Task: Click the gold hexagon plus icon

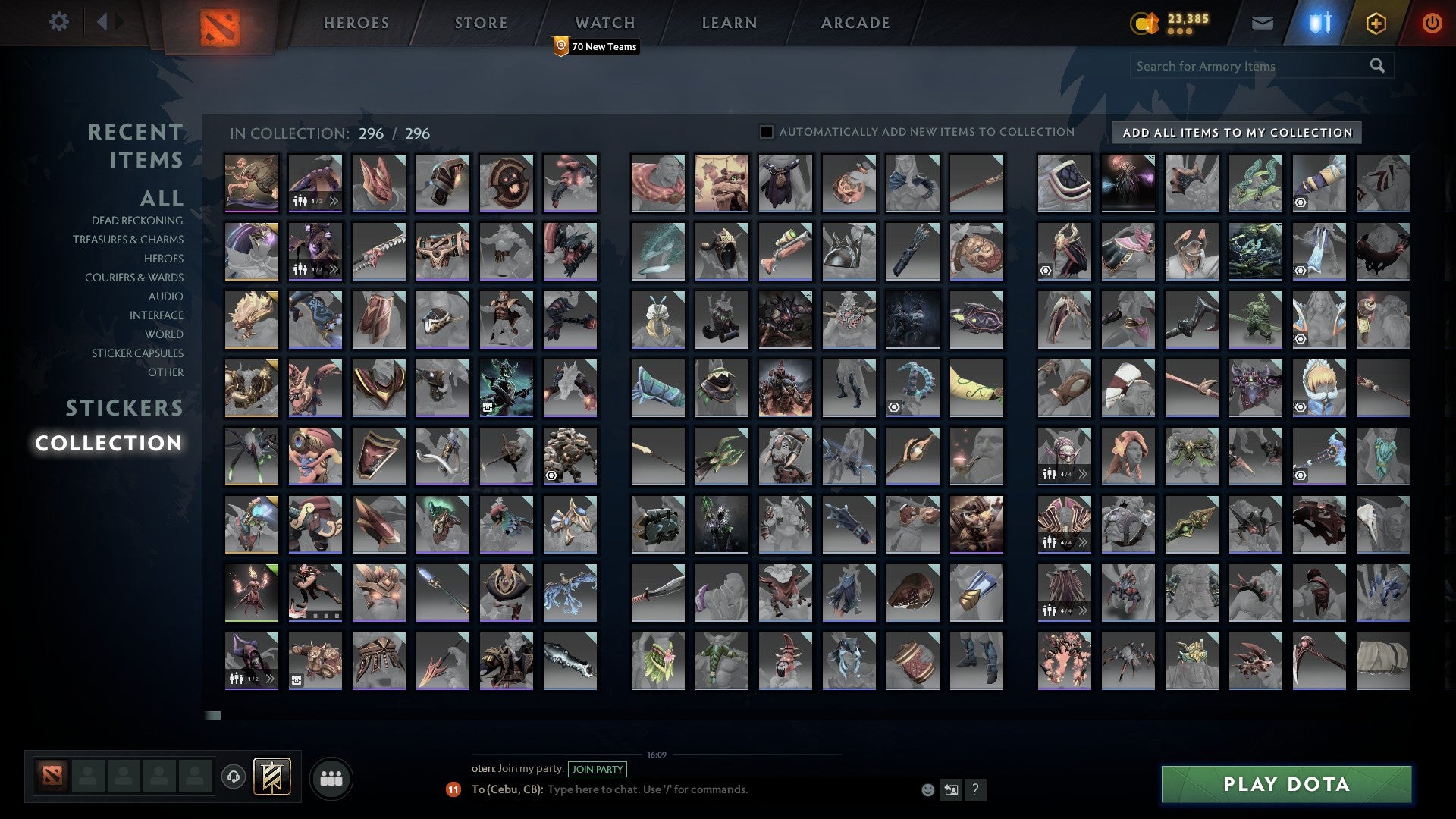Action: 1378,23
